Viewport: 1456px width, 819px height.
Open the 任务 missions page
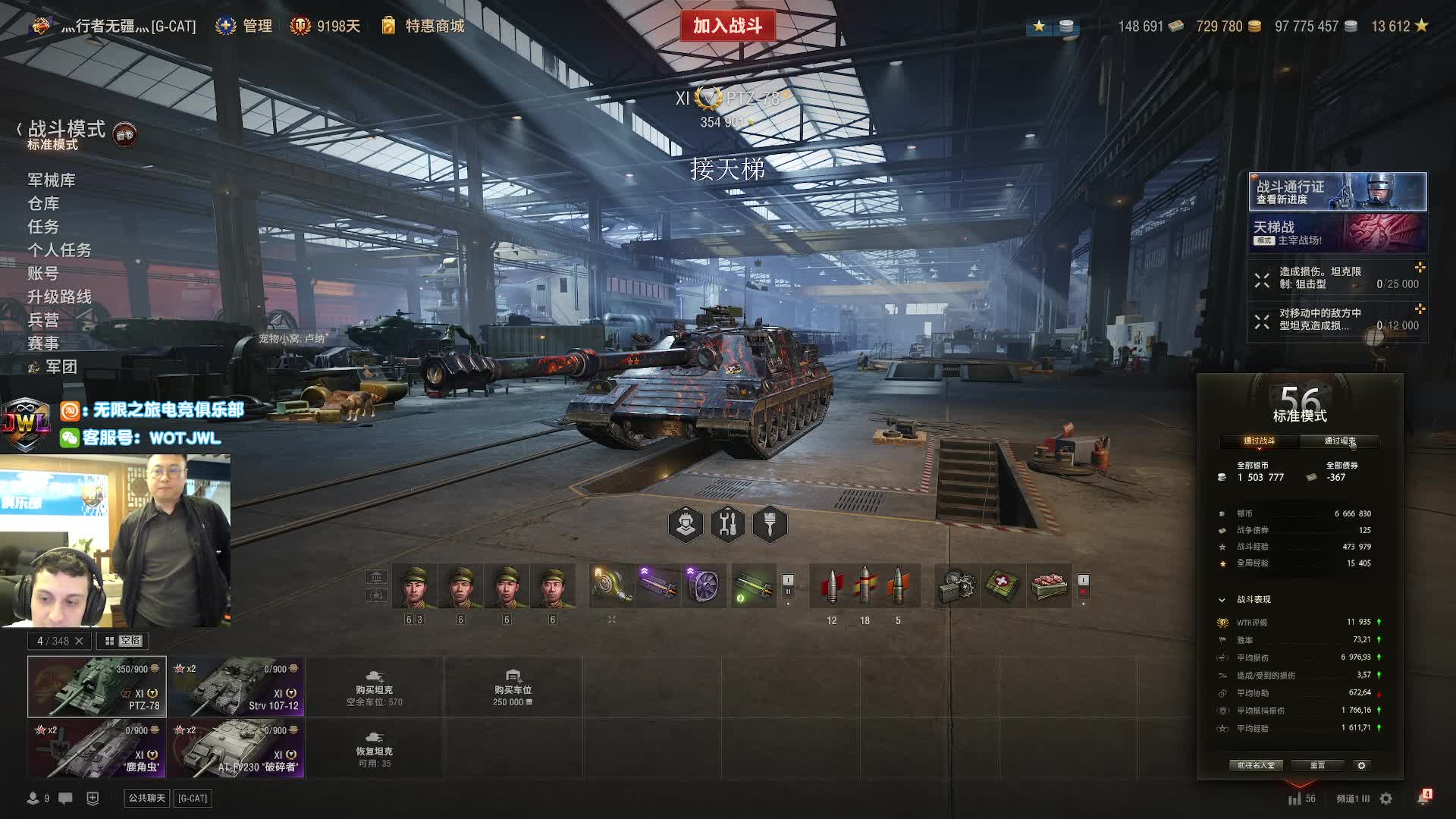pos(43,227)
